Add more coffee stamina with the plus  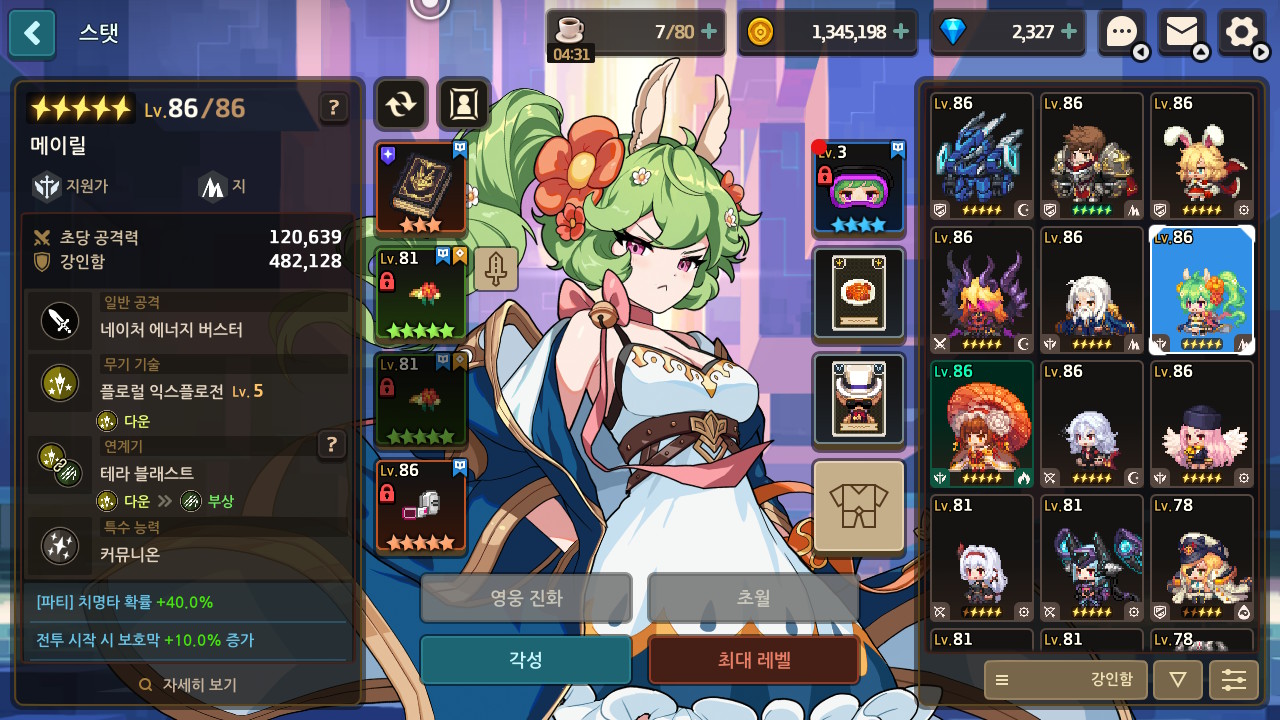[709, 32]
